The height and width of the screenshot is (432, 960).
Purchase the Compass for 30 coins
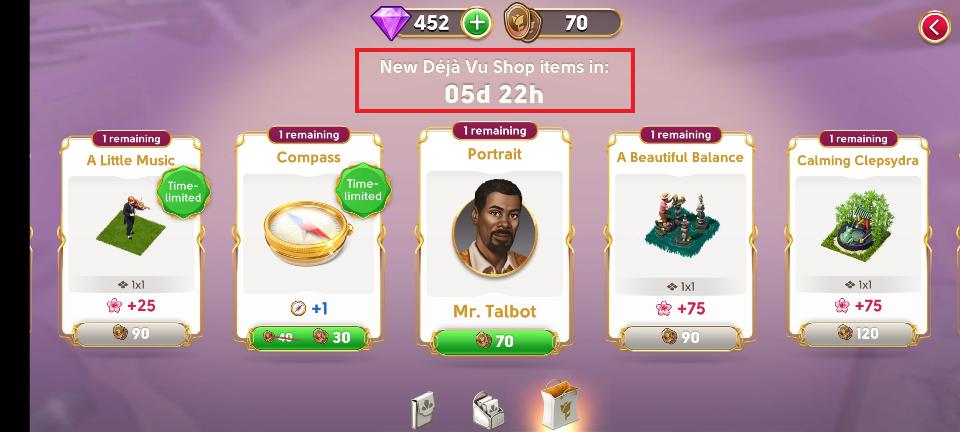coord(308,337)
